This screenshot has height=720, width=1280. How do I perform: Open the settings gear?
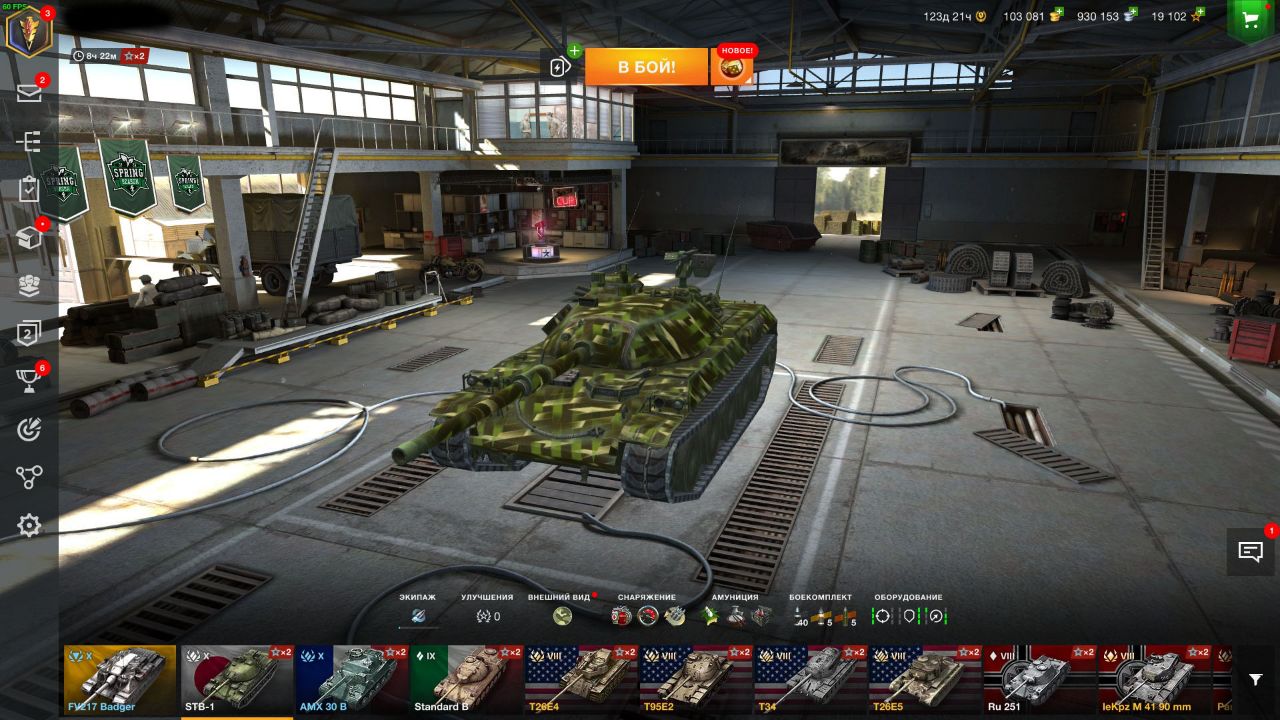click(x=29, y=525)
